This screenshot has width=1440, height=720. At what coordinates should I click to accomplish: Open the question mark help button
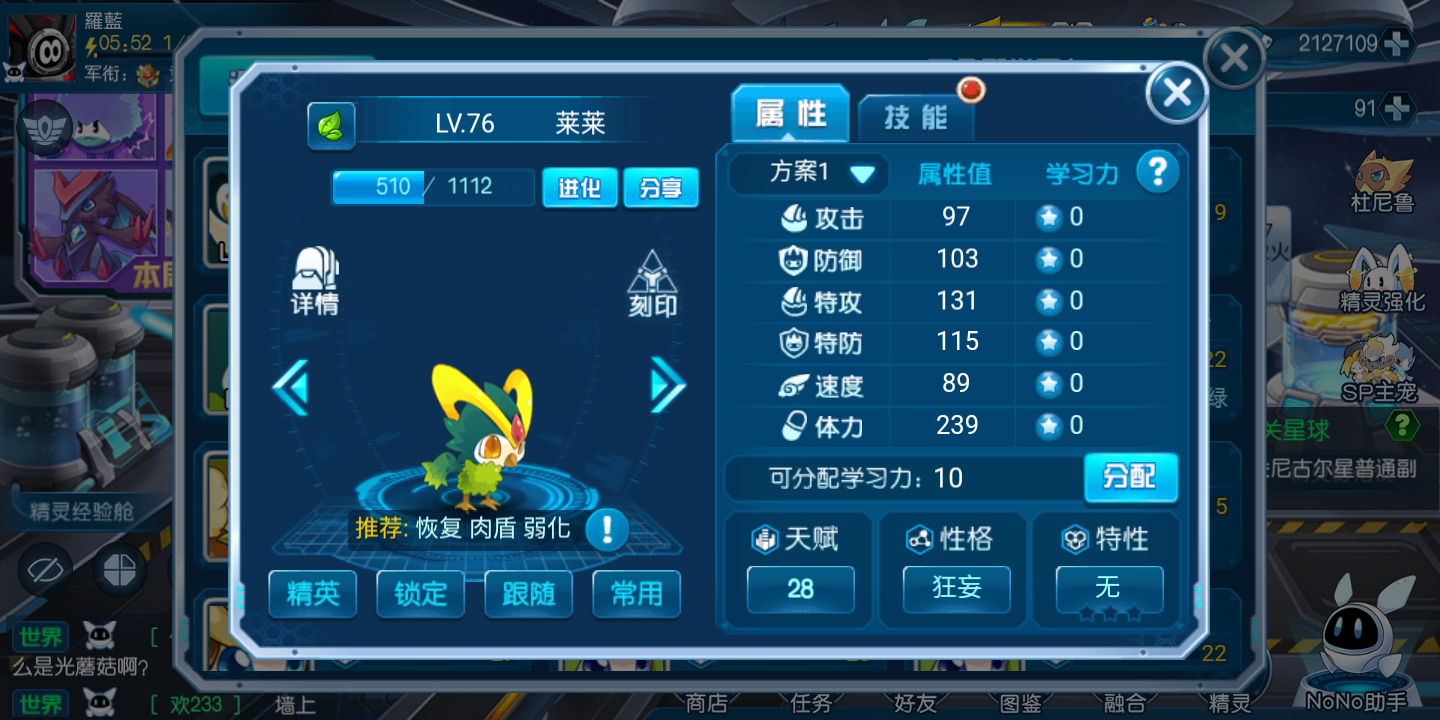pos(1157,173)
